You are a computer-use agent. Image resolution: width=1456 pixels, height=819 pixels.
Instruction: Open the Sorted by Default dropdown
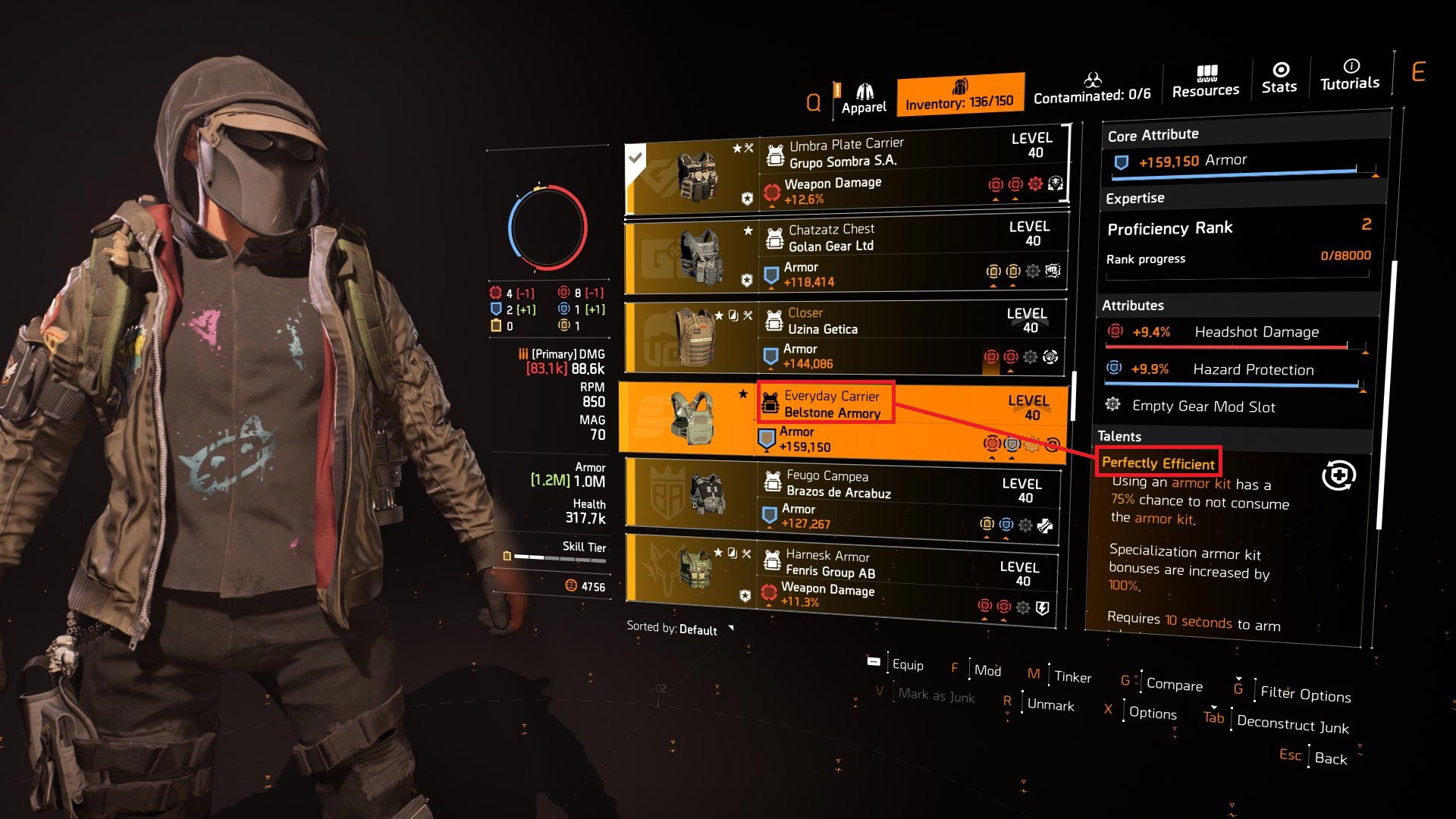click(x=679, y=629)
